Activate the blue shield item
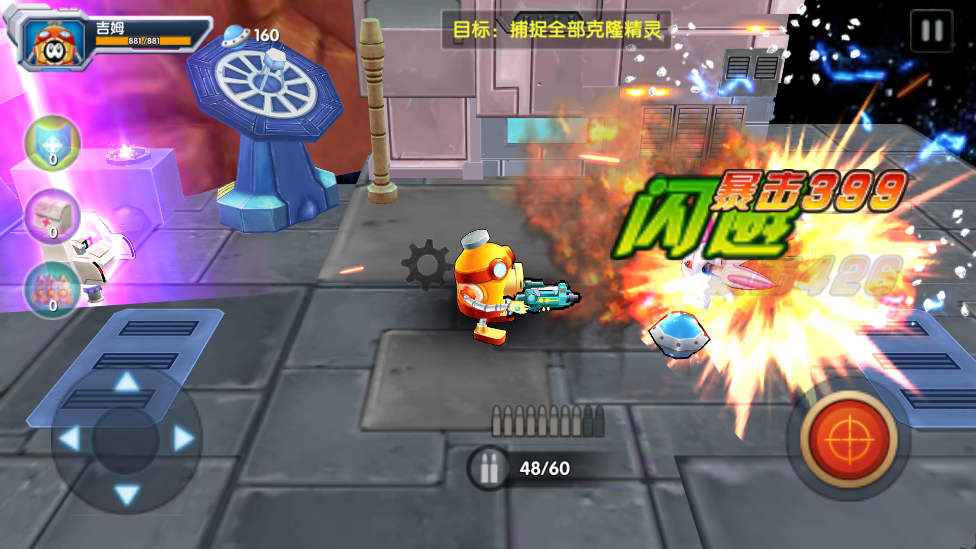The image size is (976, 549). [52, 143]
